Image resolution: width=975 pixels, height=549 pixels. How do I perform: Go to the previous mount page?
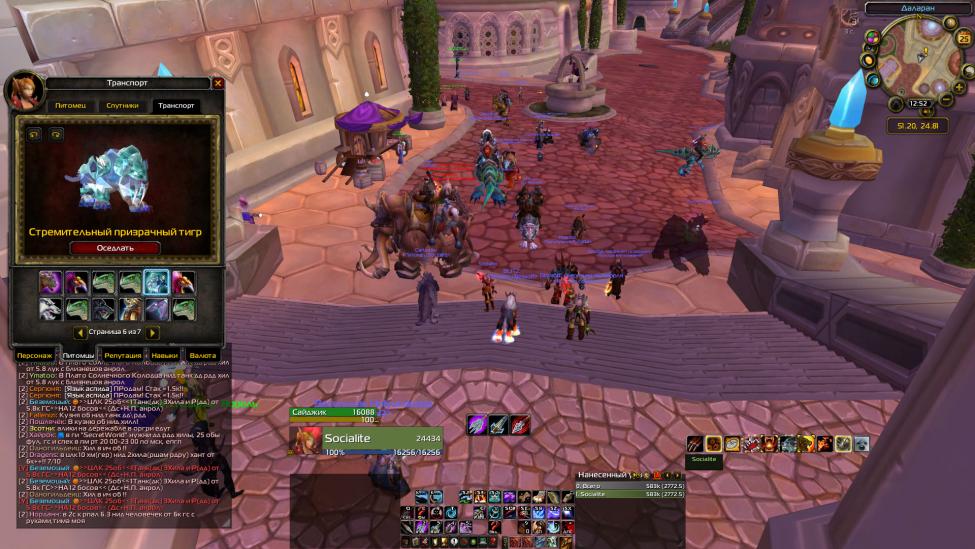tap(80, 332)
